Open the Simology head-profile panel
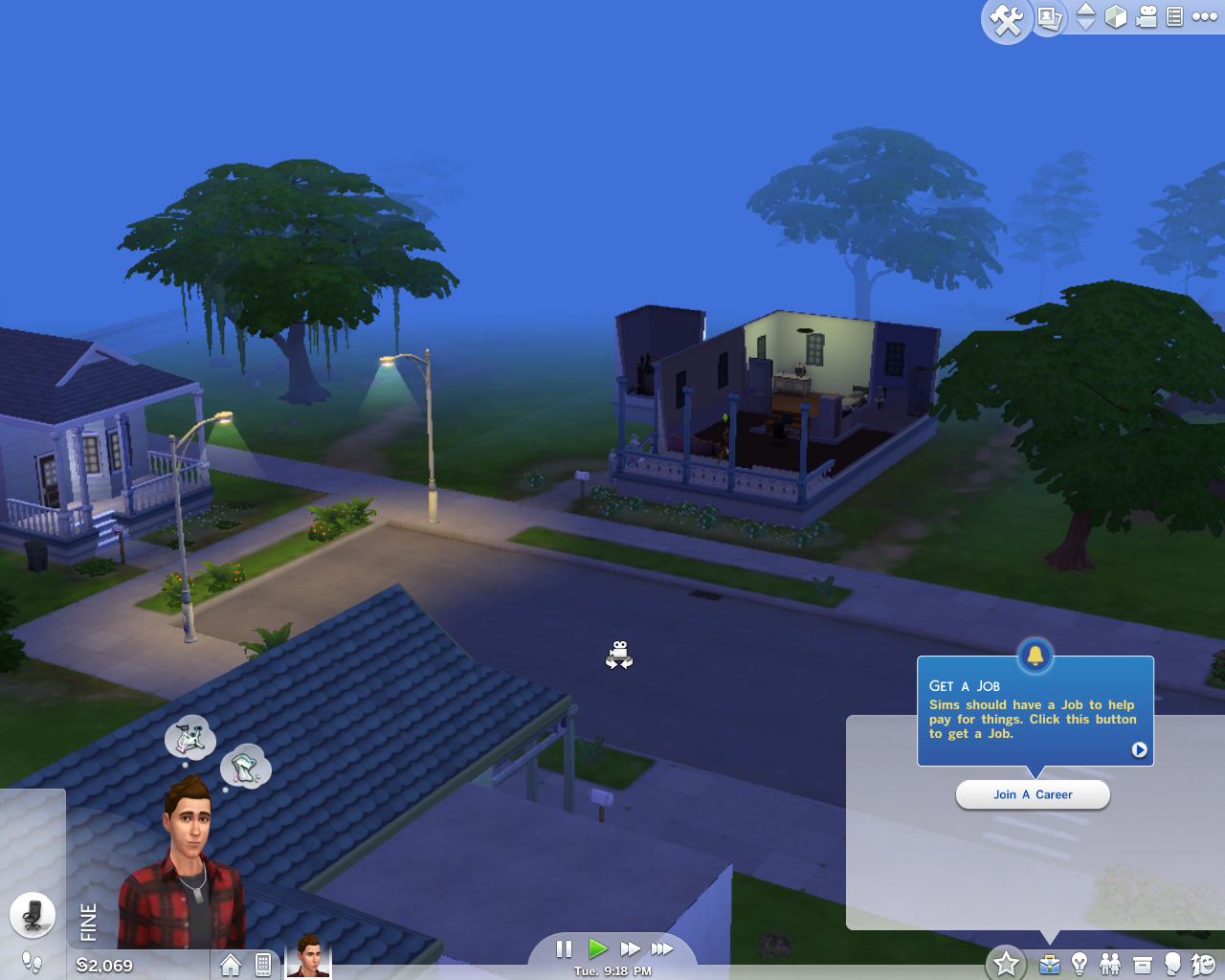Viewport: 1225px width, 980px height. click(1172, 964)
